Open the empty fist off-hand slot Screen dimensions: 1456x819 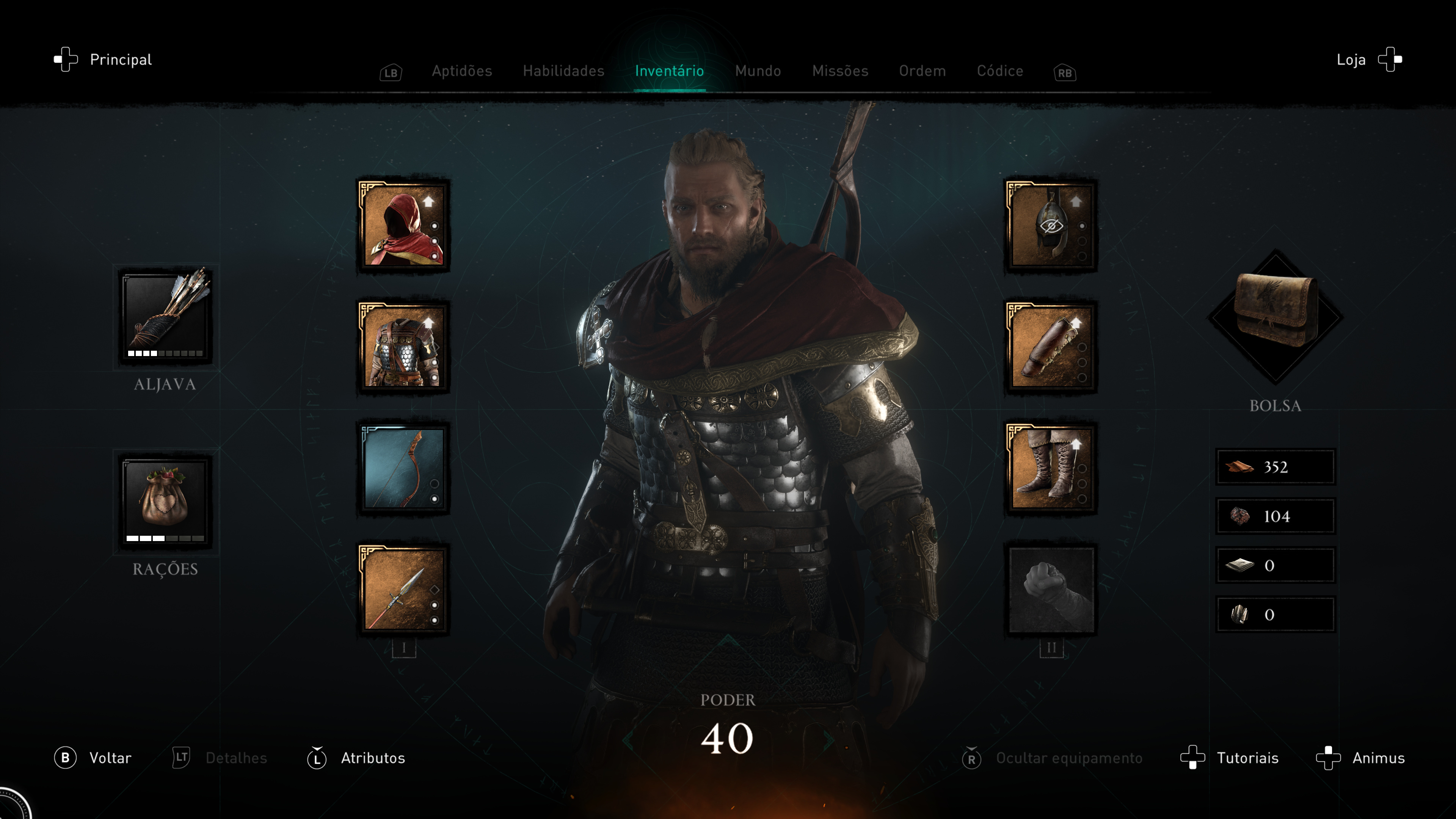1051,590
